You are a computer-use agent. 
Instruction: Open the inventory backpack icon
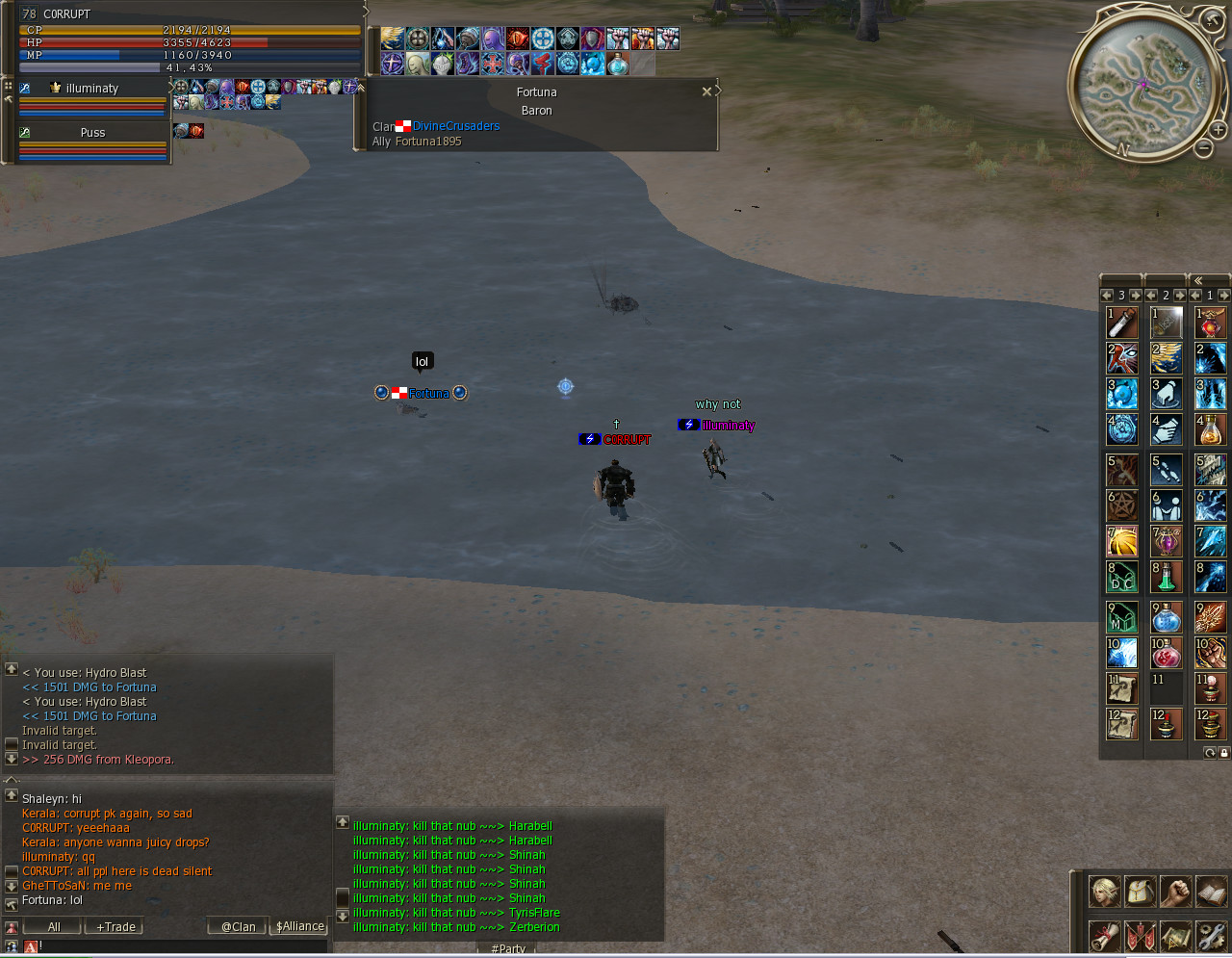1140,892
